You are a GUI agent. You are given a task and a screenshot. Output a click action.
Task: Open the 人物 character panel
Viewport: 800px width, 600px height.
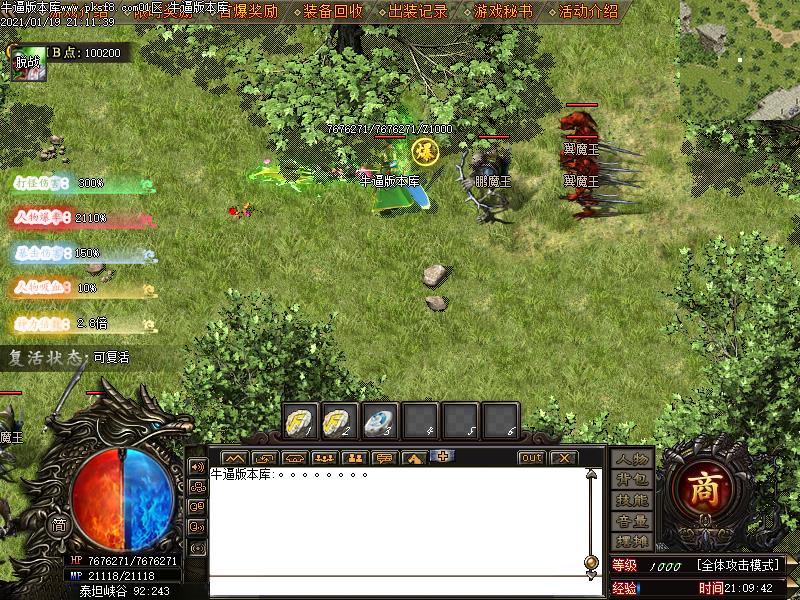pos(632,459)
